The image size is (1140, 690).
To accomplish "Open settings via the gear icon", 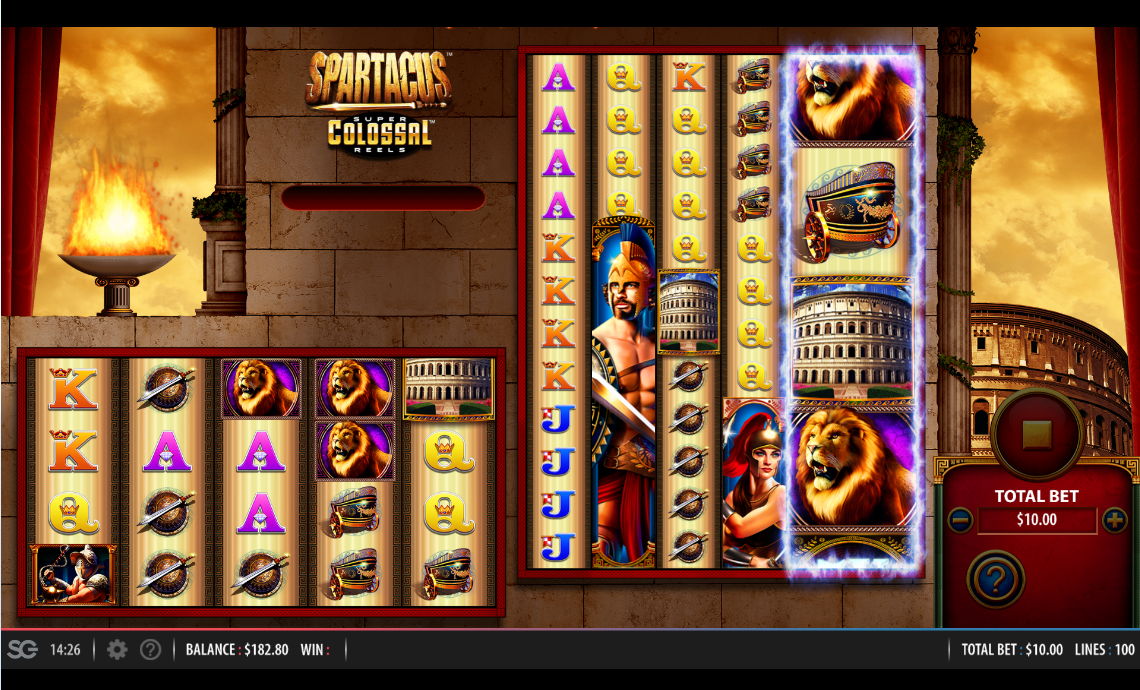I will coord(117,650).
